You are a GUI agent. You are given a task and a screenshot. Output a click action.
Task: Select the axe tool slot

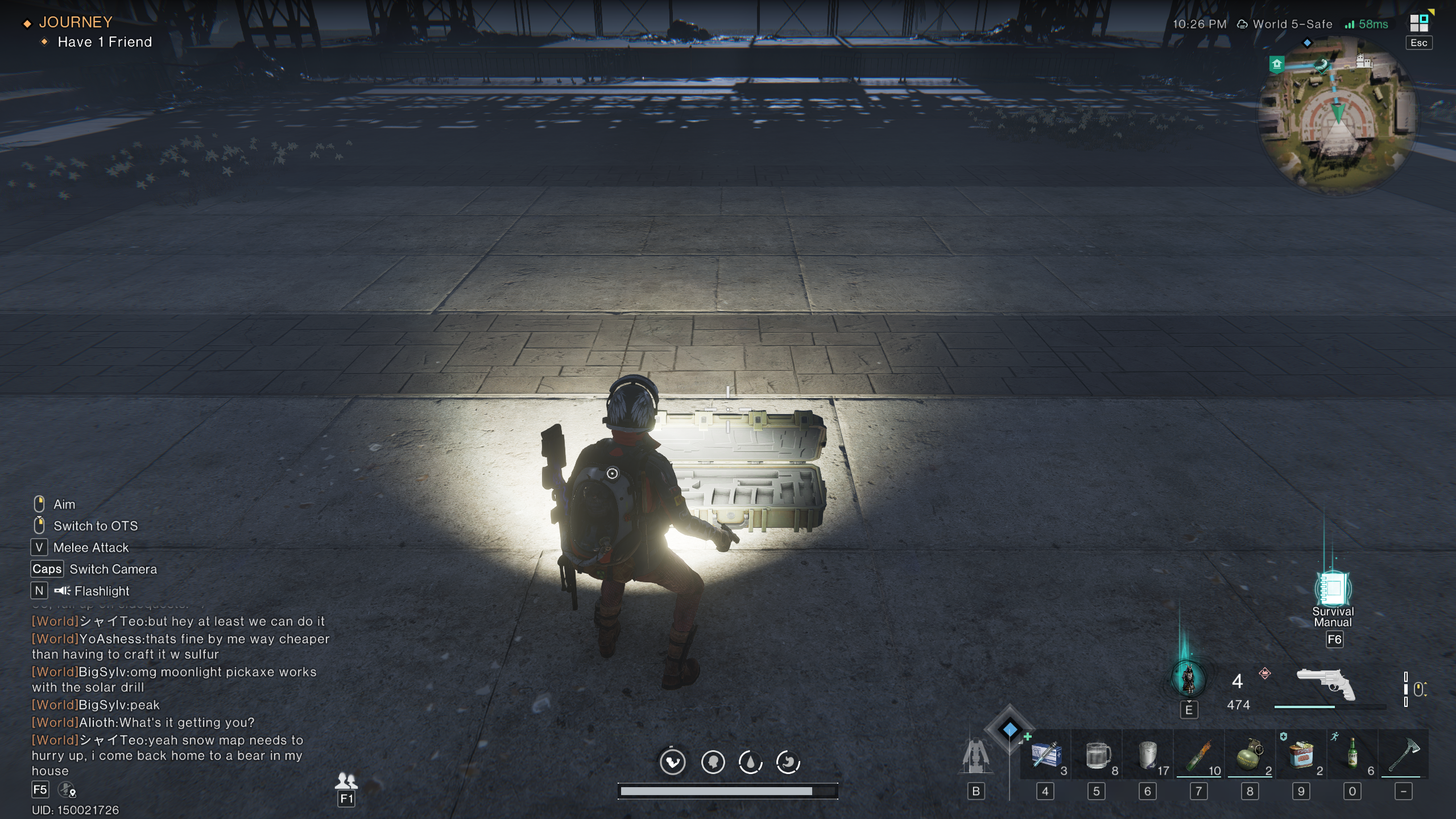pos(1404,755)
